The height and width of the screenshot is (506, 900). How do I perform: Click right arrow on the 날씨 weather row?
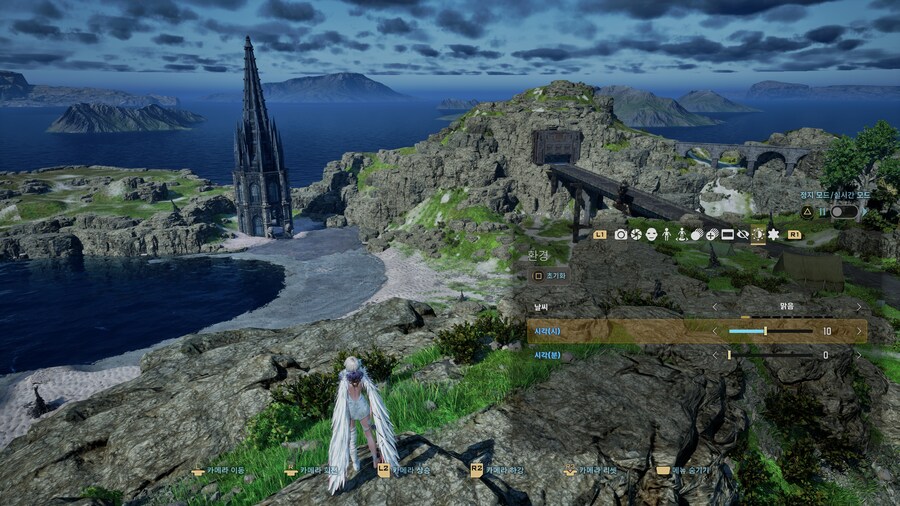pos(858,306)
